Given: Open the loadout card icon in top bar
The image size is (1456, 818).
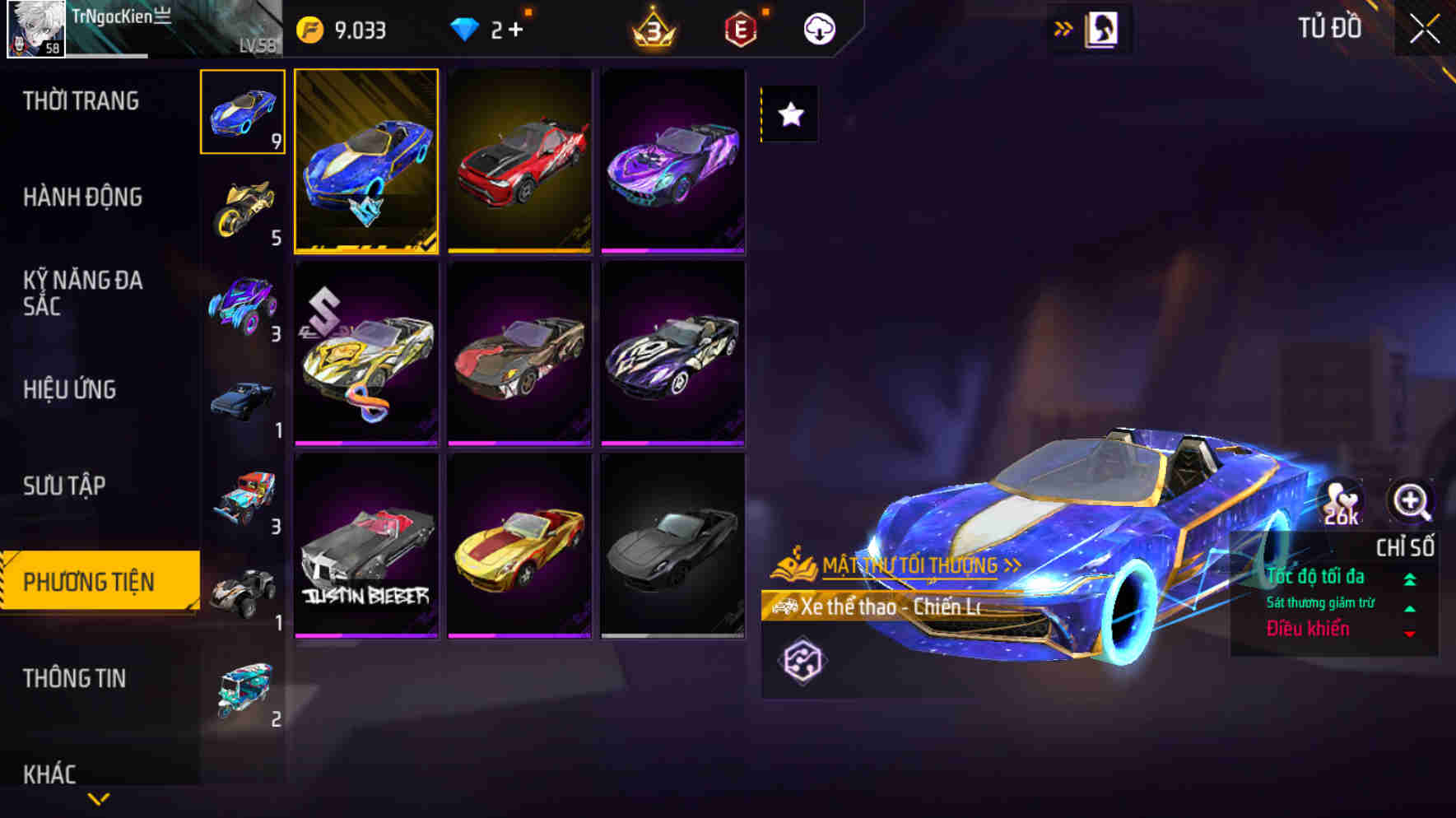Looking at the screenshot, I should click(1103, 26).
